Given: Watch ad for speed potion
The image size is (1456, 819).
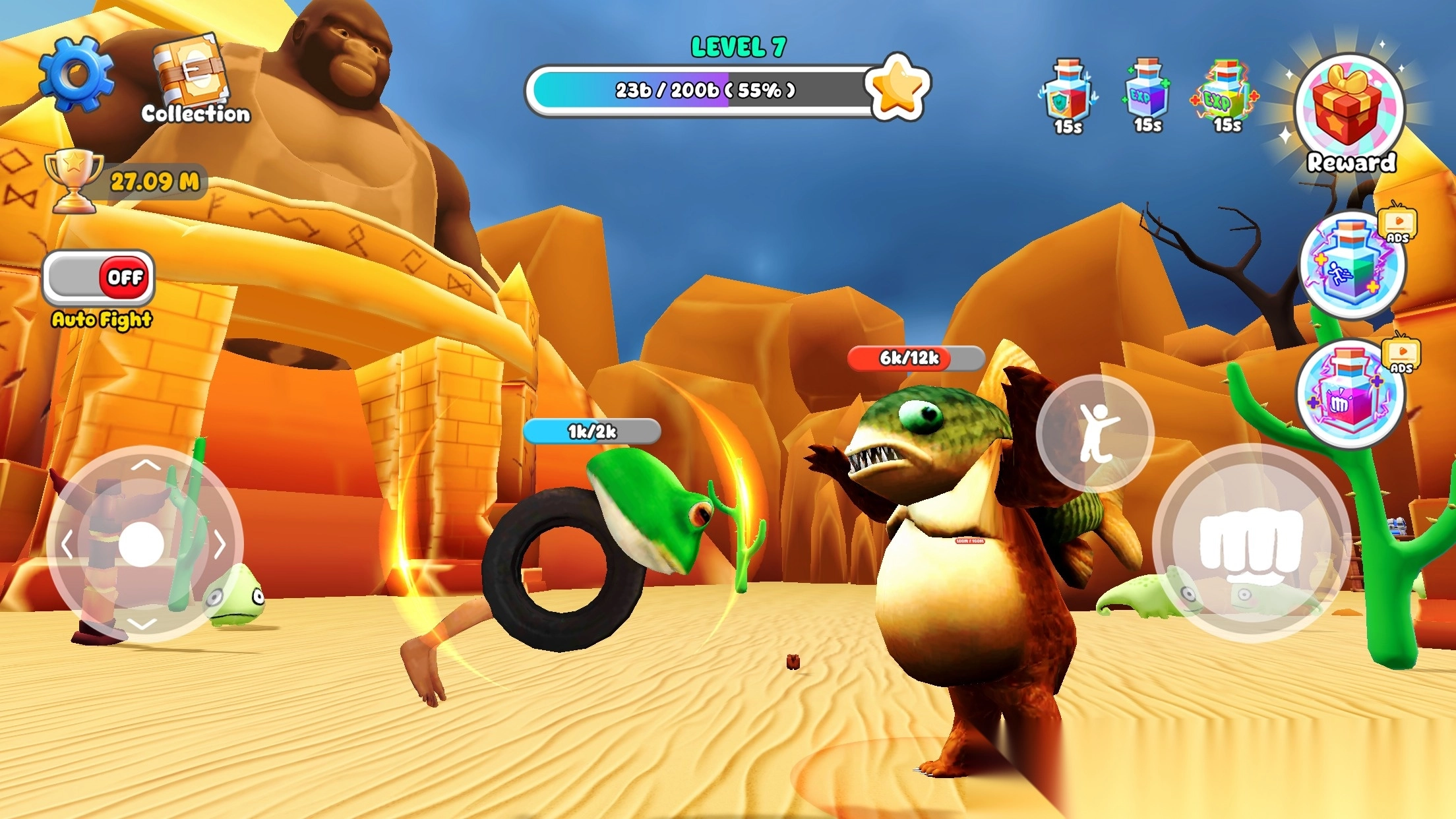Looking at the screenshot, I should pos(1352,265).
